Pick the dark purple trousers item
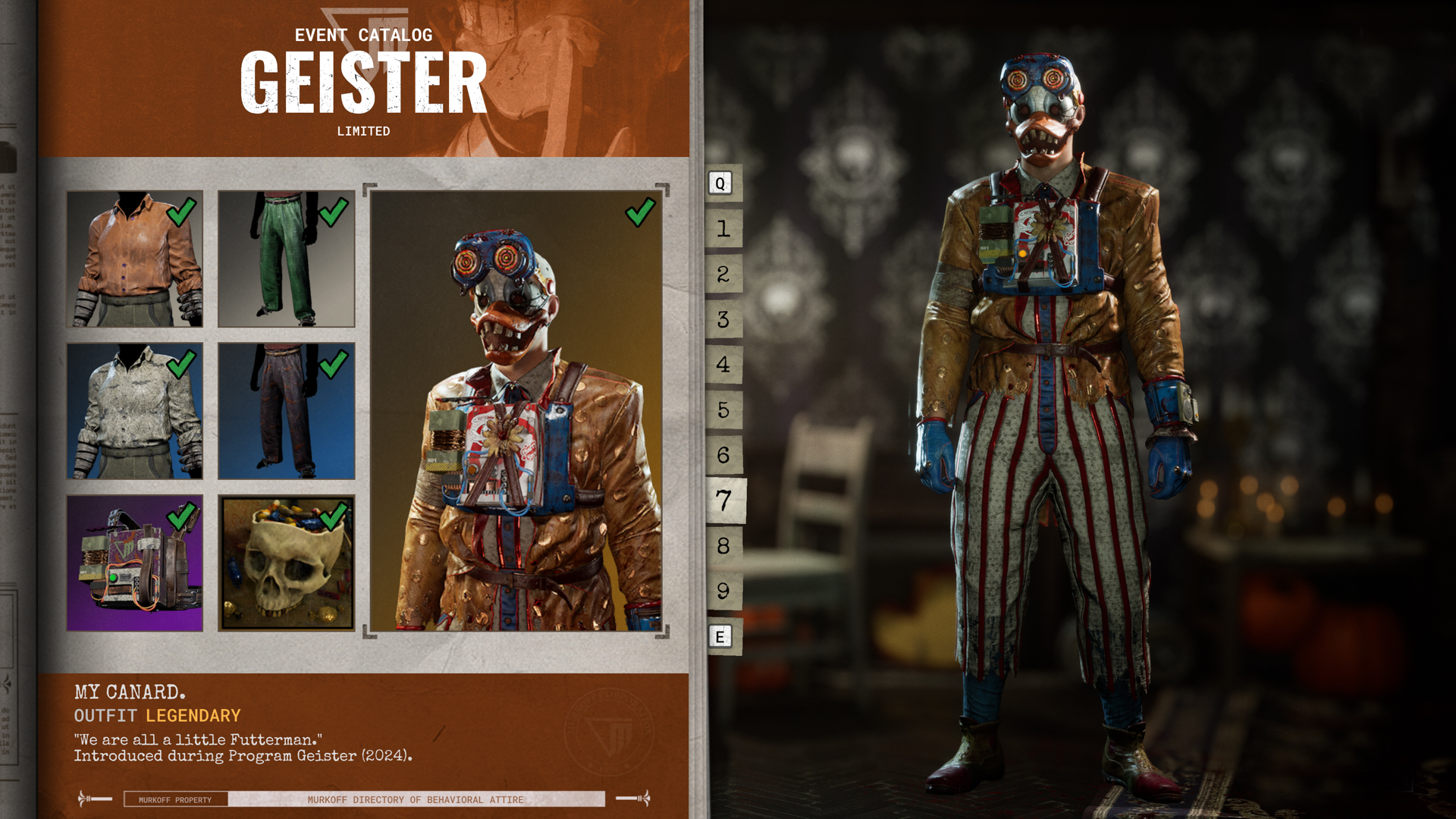 287,411
